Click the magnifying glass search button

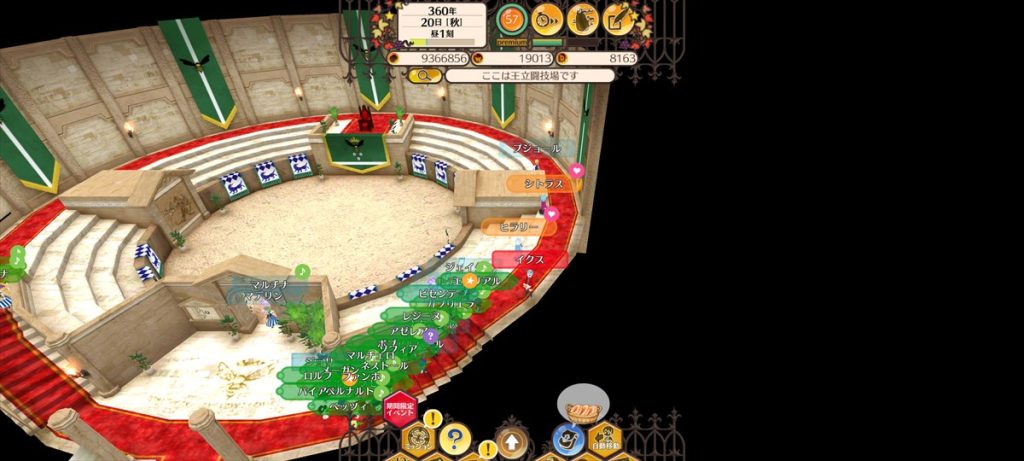[424, 75]
